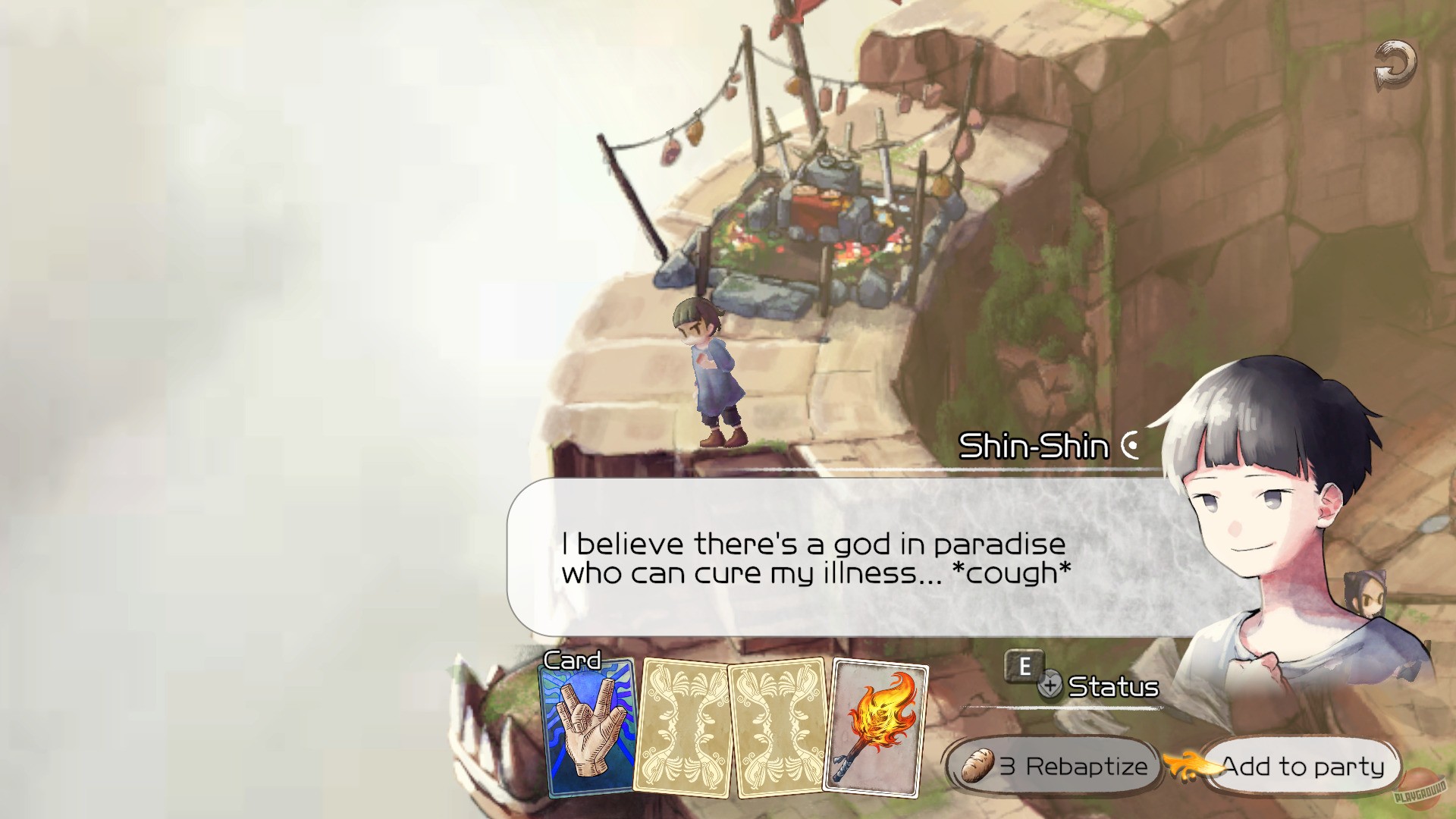Click the Card label above the hand
1456x819 pixels.
(x=573, y=661)
